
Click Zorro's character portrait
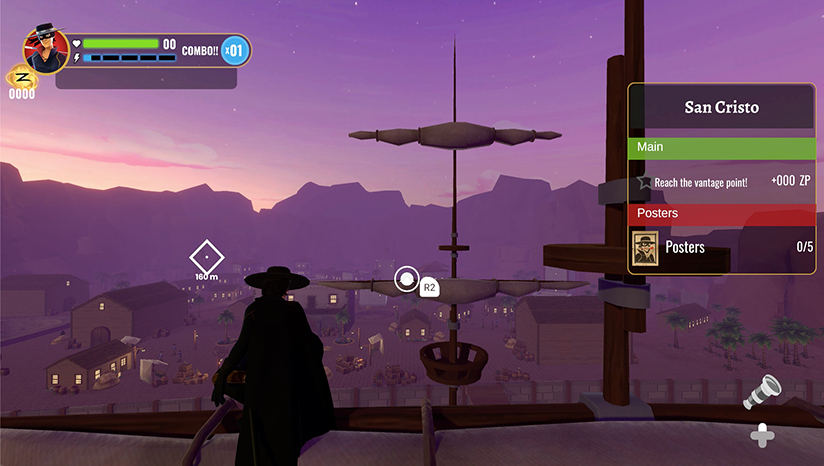46,51
